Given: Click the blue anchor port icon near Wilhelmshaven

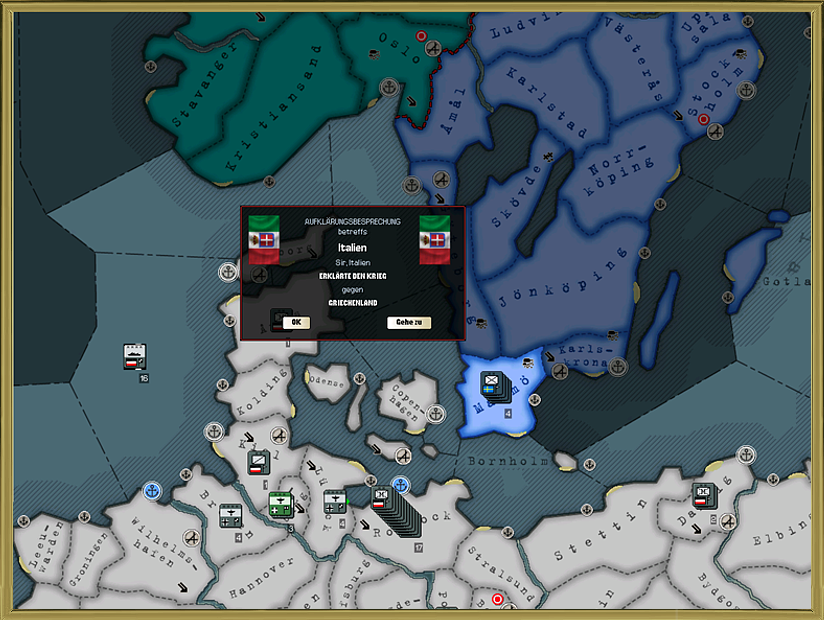Looking at the screenshot, I should click(152, 490).
